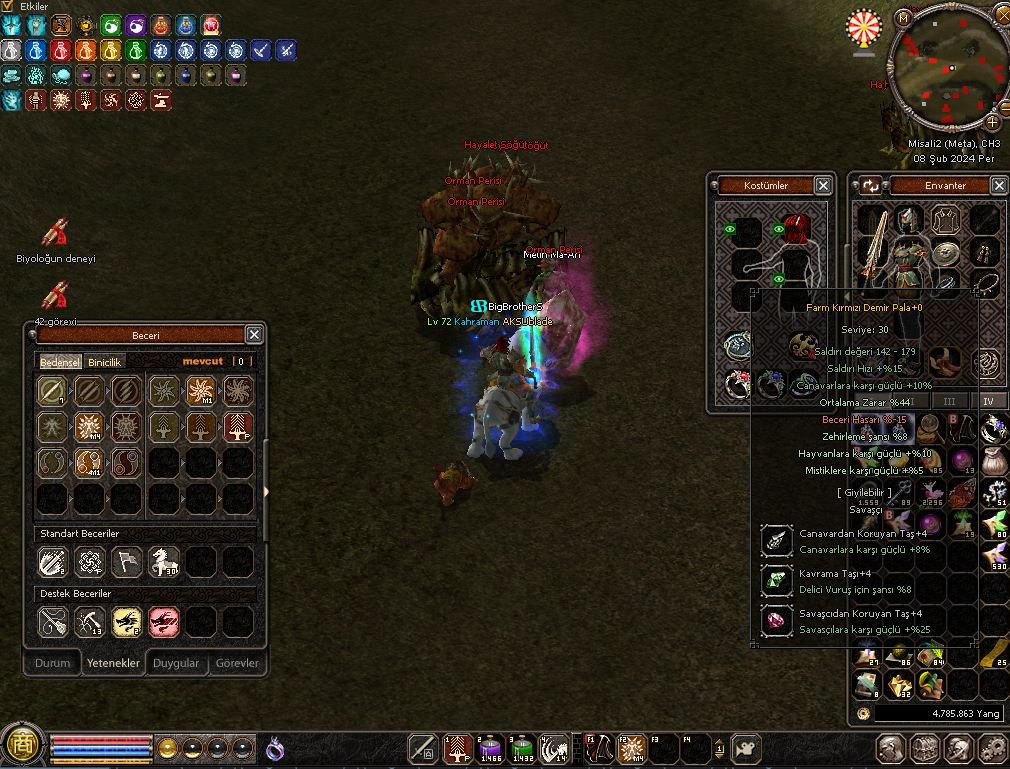
Task: Select the pickaxe mining support skill
Action: click(90, 622)
